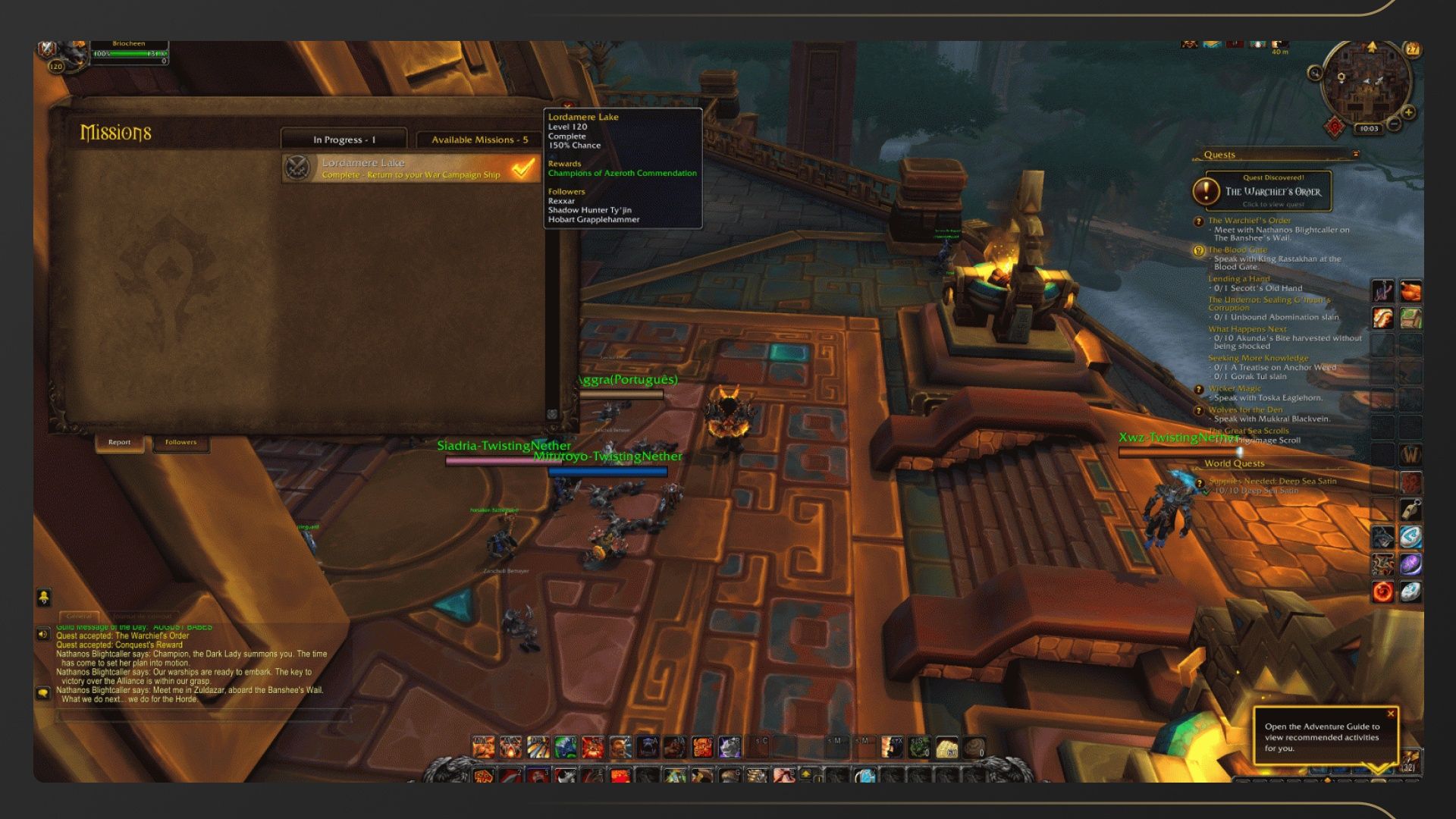Open the minimap clock showing 10:03

point(1369,129)
